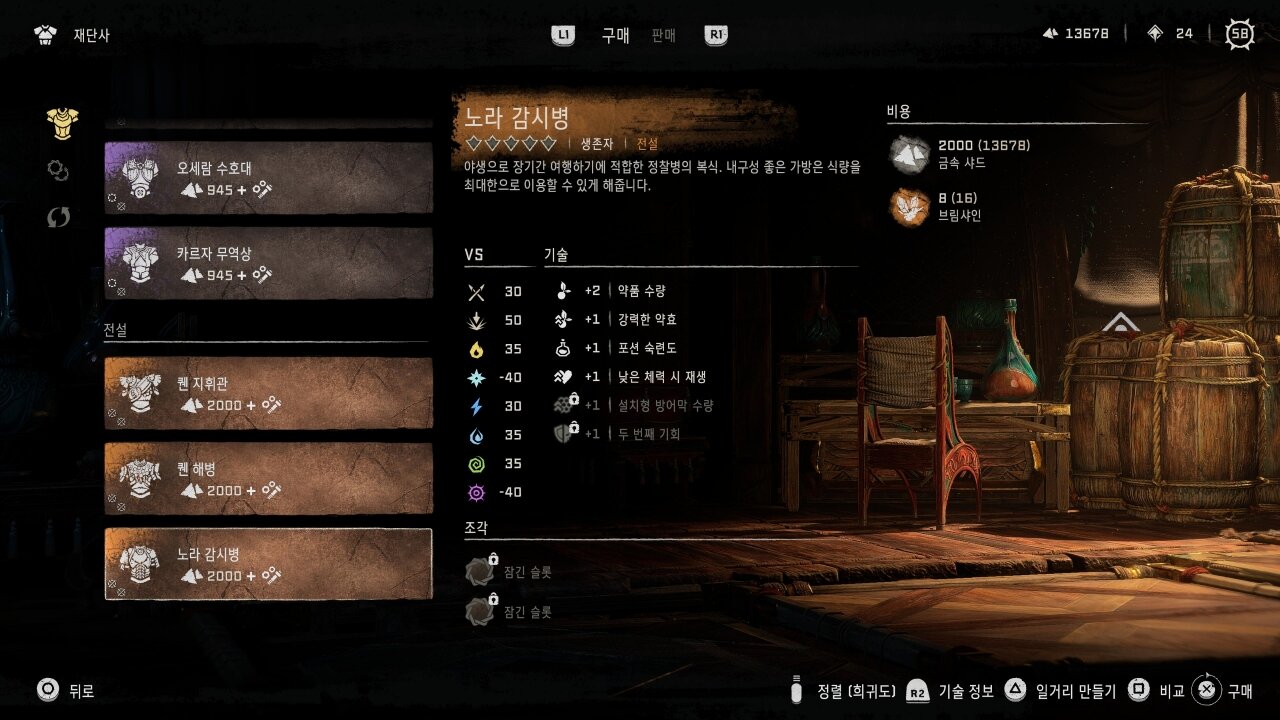
Task: Select the 노라 감시병 outfit
Action: (268, 564)
